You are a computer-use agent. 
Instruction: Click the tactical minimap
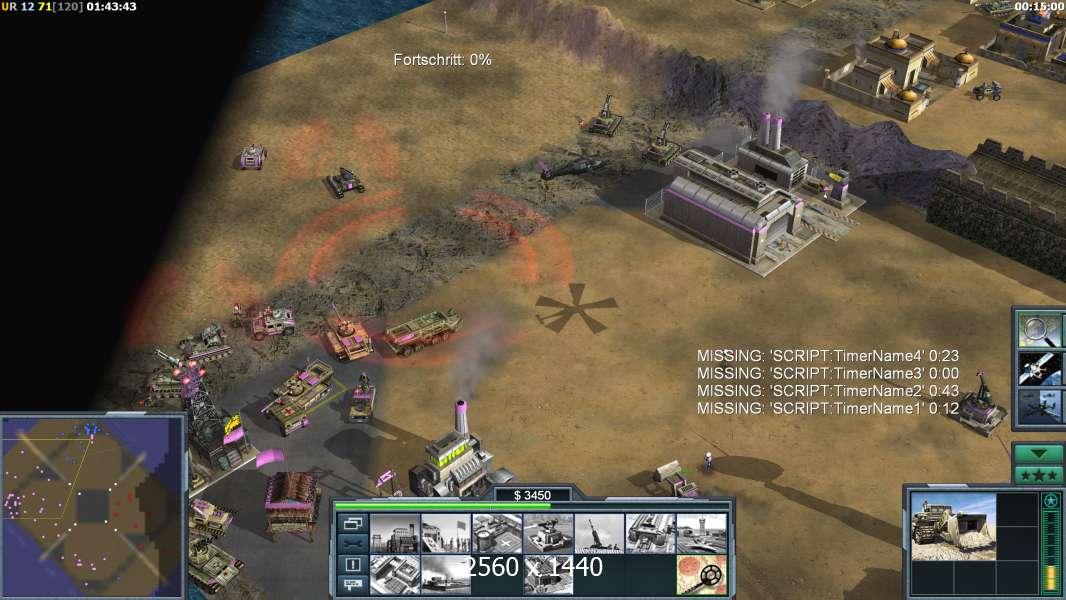pos(92,505)
